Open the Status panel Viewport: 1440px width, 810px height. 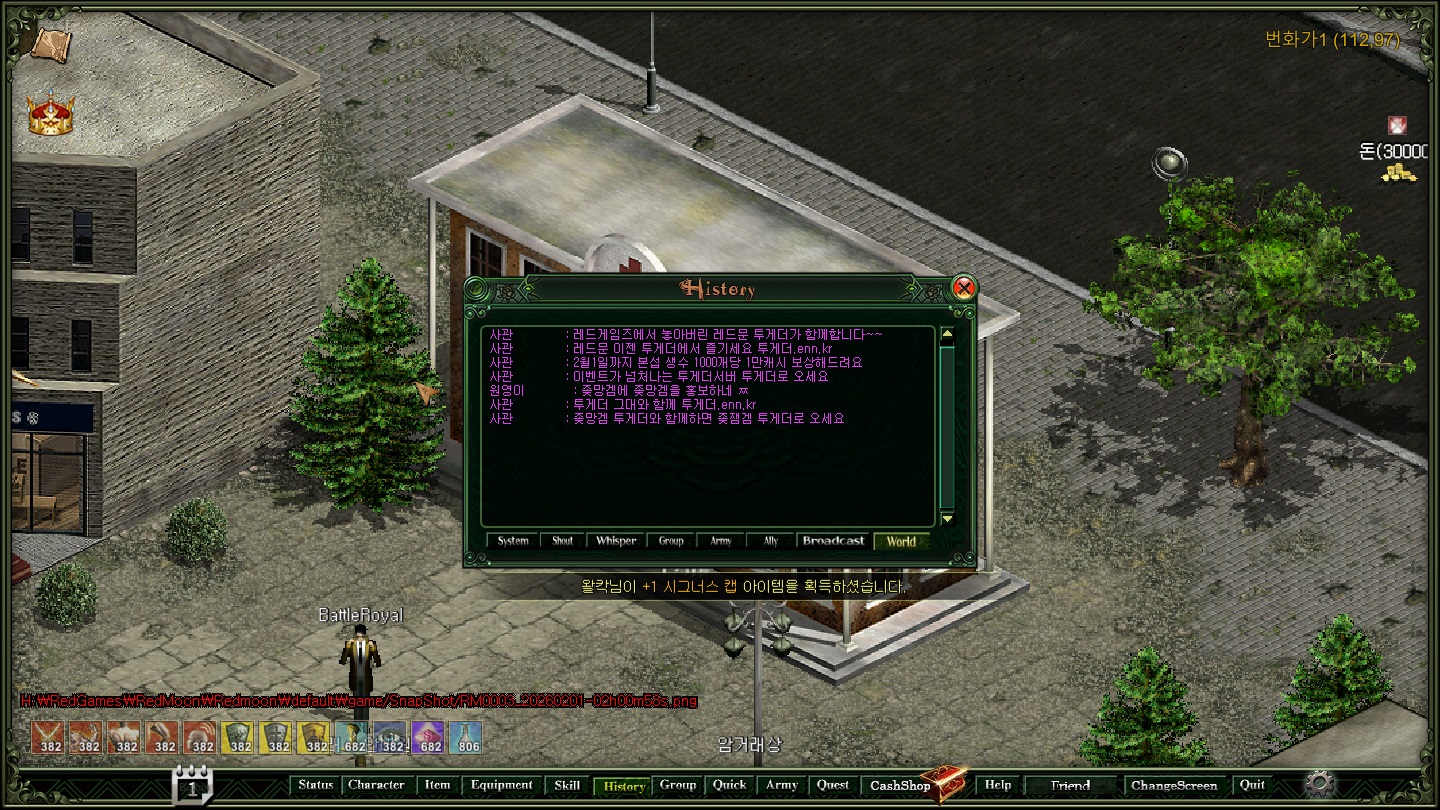[316, 785]
